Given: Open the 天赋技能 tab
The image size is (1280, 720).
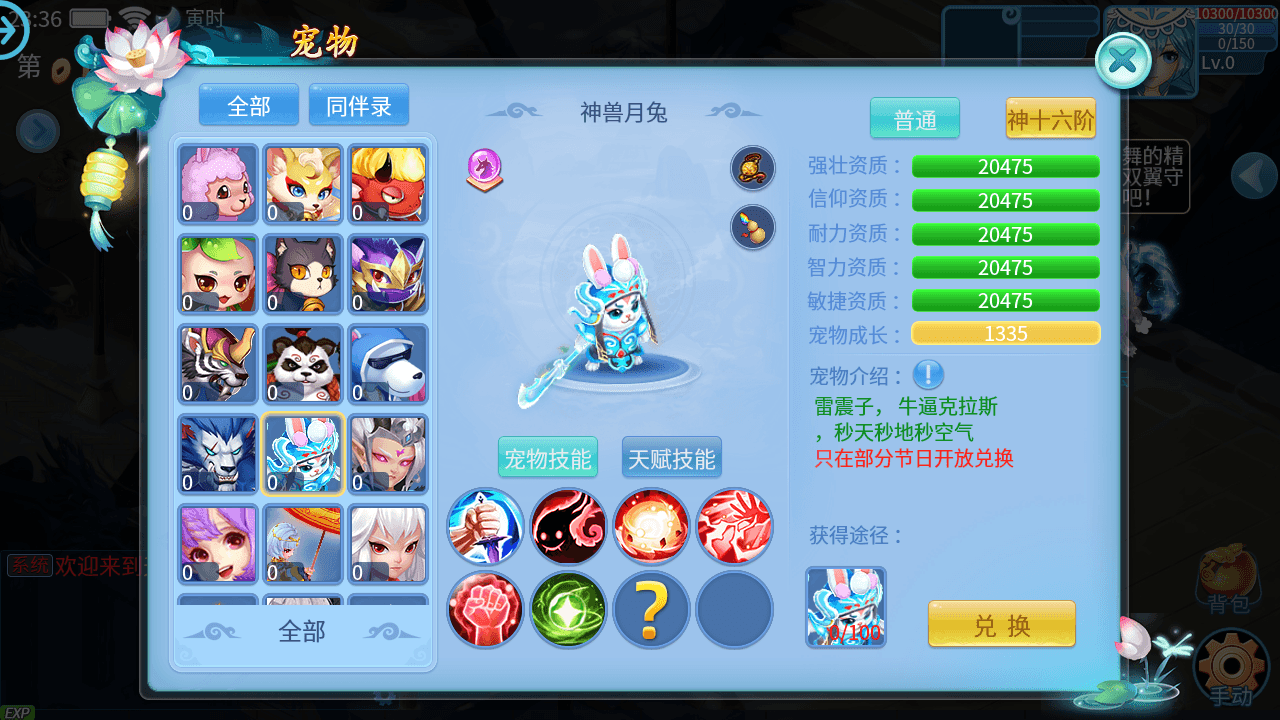Looking at the screenshot, I should coord(671,457).
